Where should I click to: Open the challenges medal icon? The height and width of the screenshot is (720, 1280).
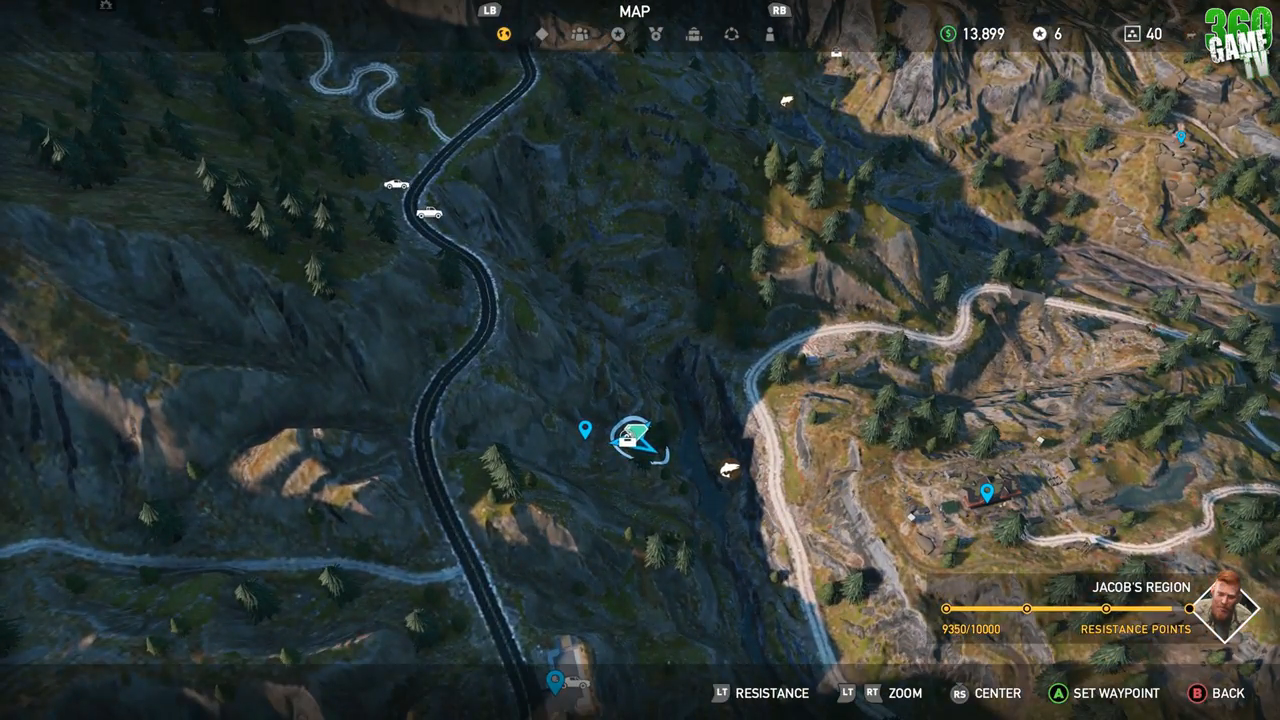pyautogui.click(x=655, y=33)
